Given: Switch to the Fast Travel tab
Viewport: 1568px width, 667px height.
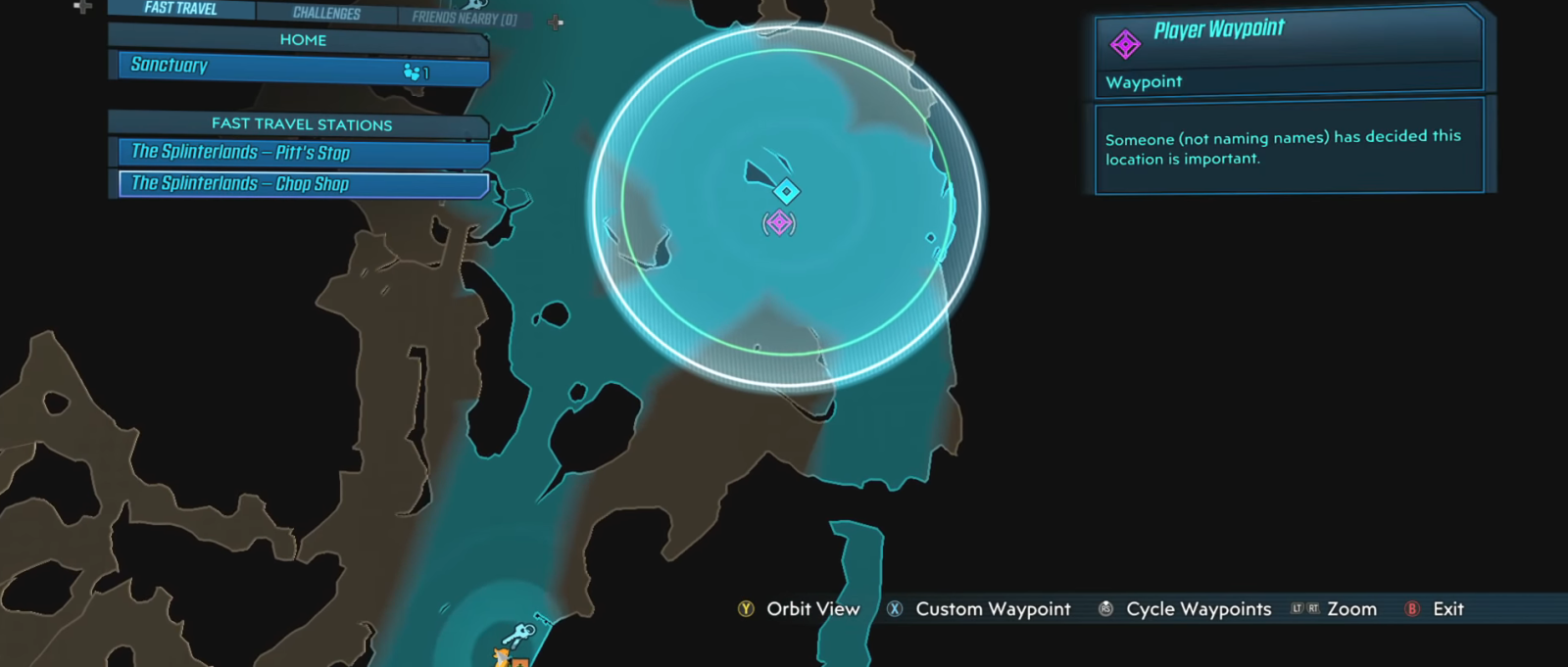Looking at the screenshot, I should point(181,9).
